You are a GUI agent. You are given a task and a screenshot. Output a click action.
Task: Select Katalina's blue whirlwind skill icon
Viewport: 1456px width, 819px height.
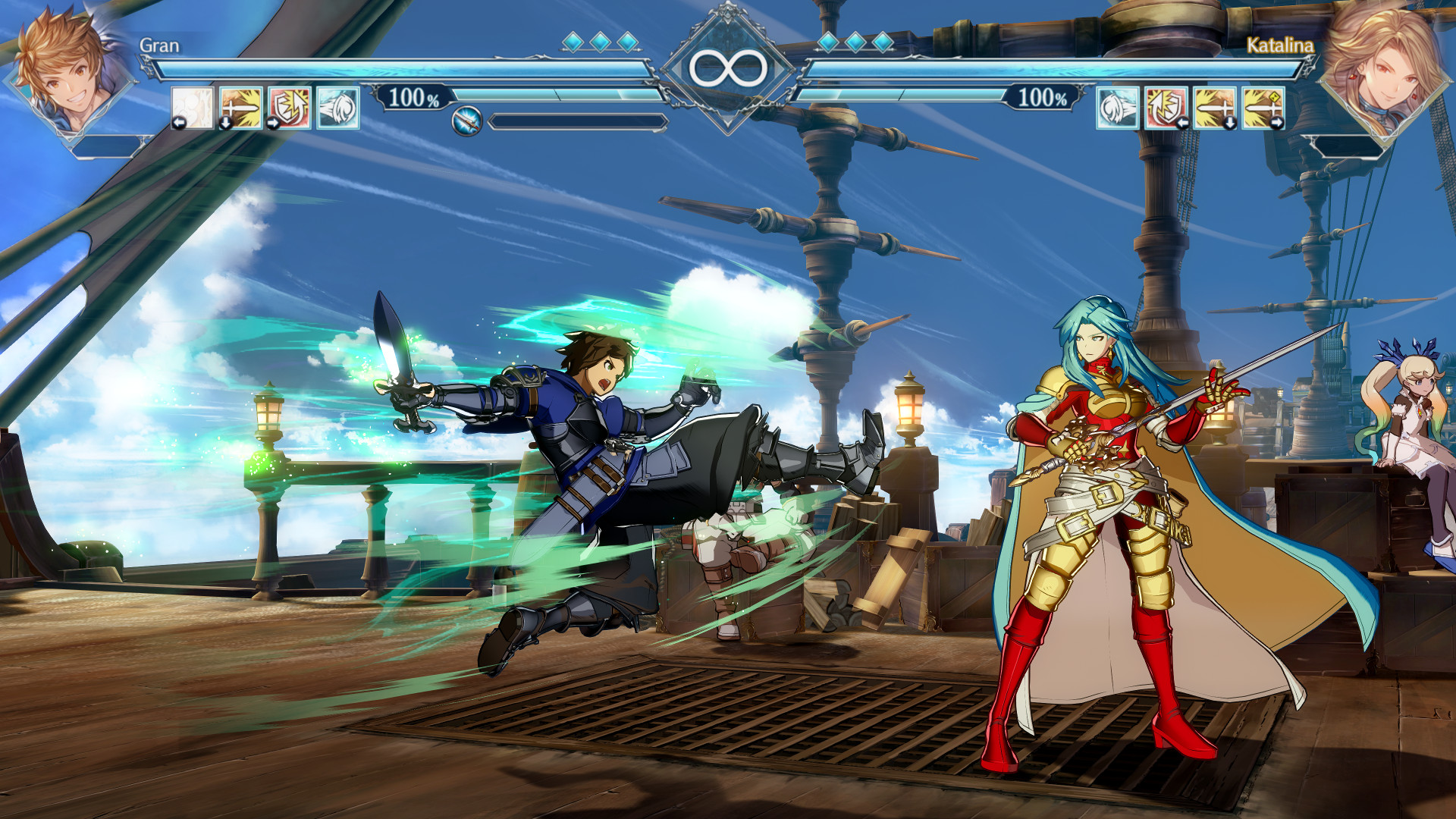1116,107
